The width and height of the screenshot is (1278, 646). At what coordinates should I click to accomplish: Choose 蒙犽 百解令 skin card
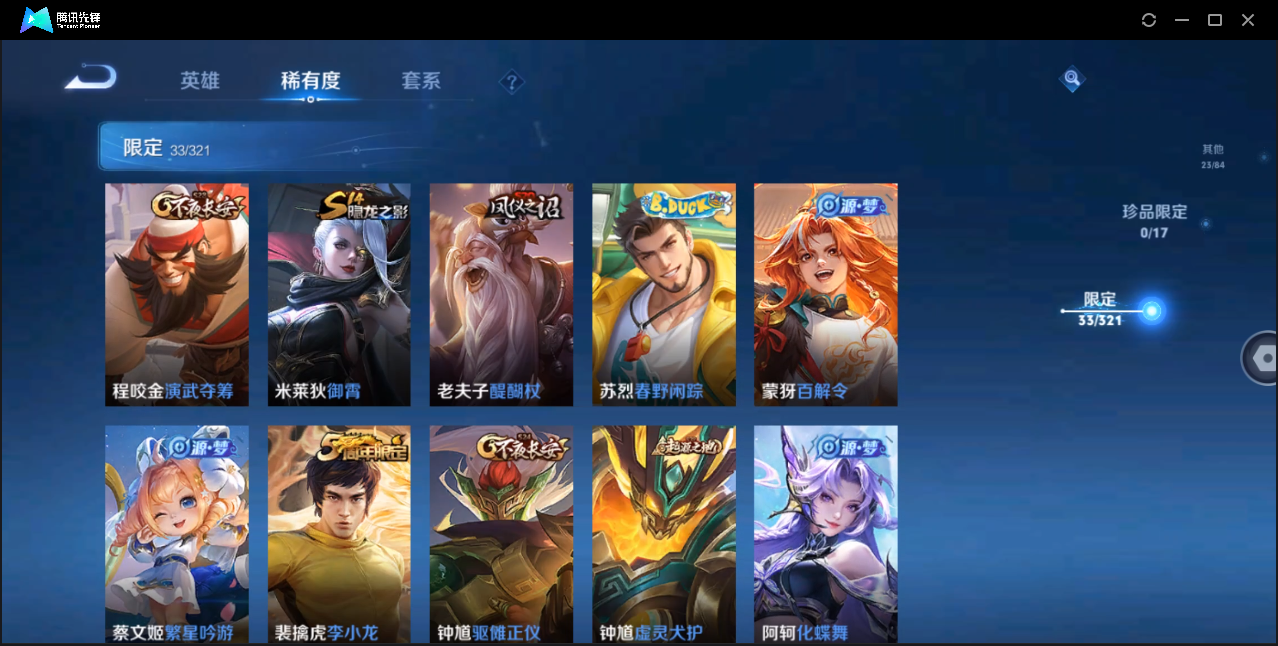tap(826, 294)
